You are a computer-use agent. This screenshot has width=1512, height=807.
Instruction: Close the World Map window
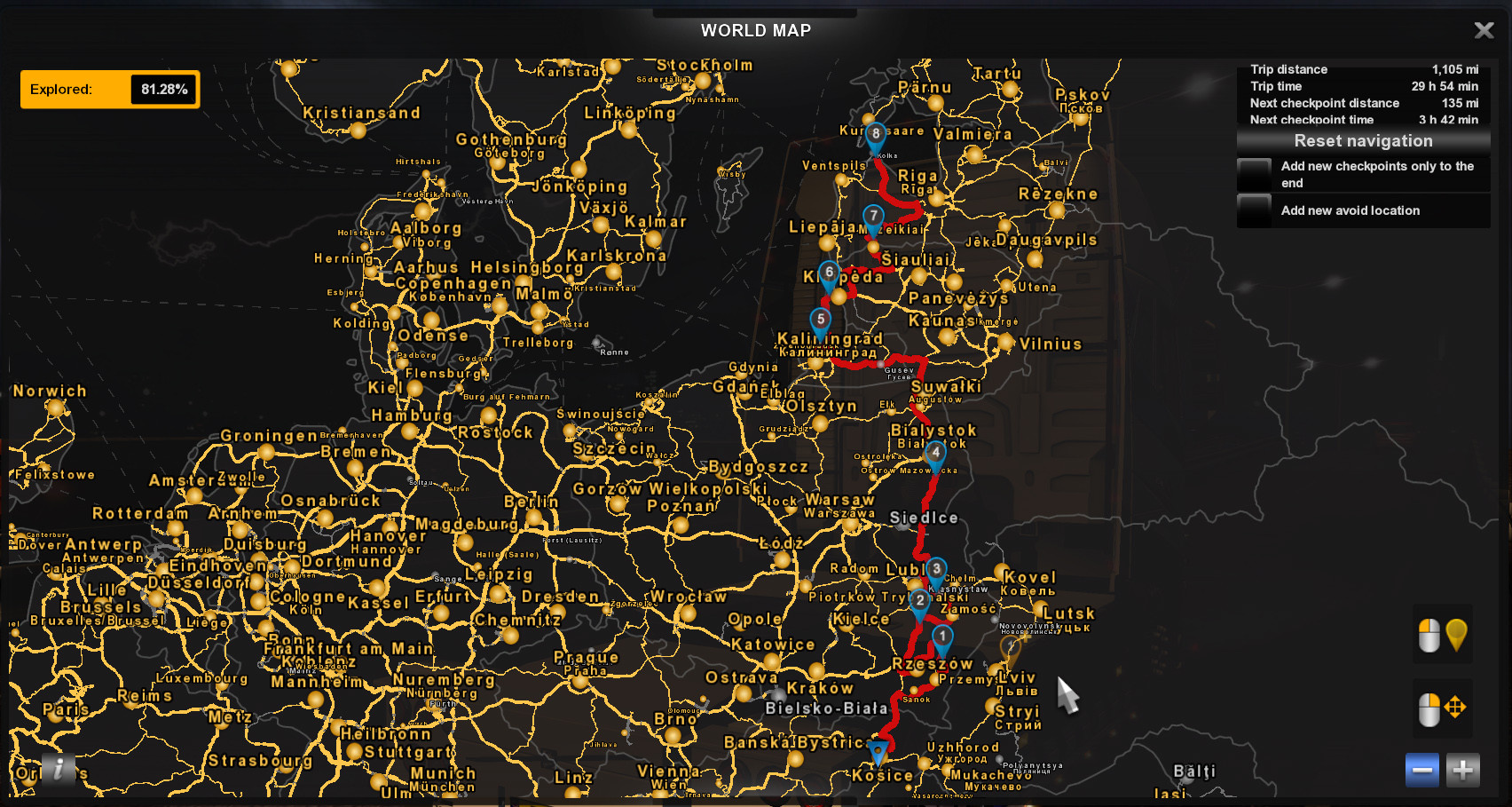(1484, 31)
